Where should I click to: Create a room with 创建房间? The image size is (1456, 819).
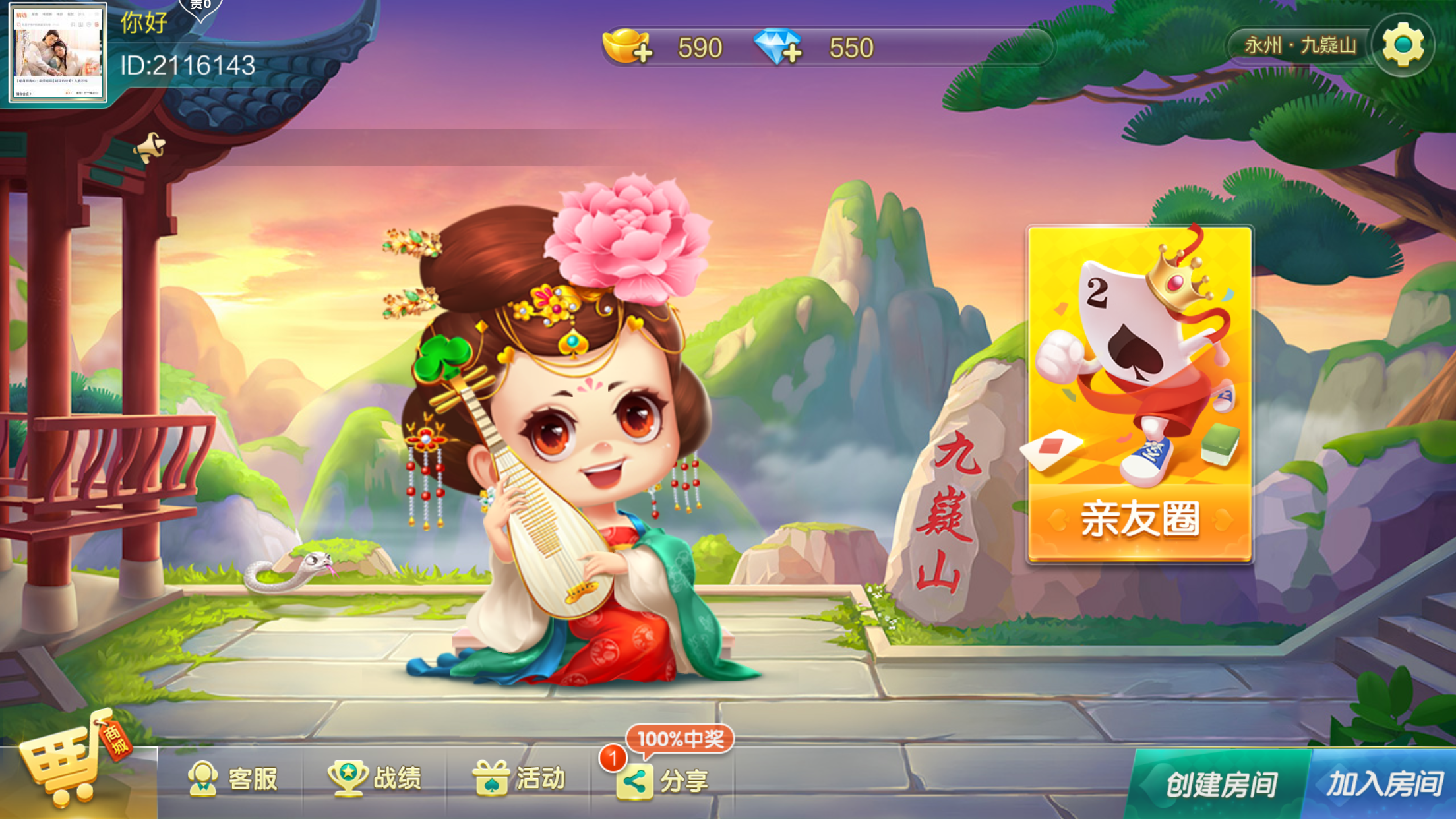1220,785
